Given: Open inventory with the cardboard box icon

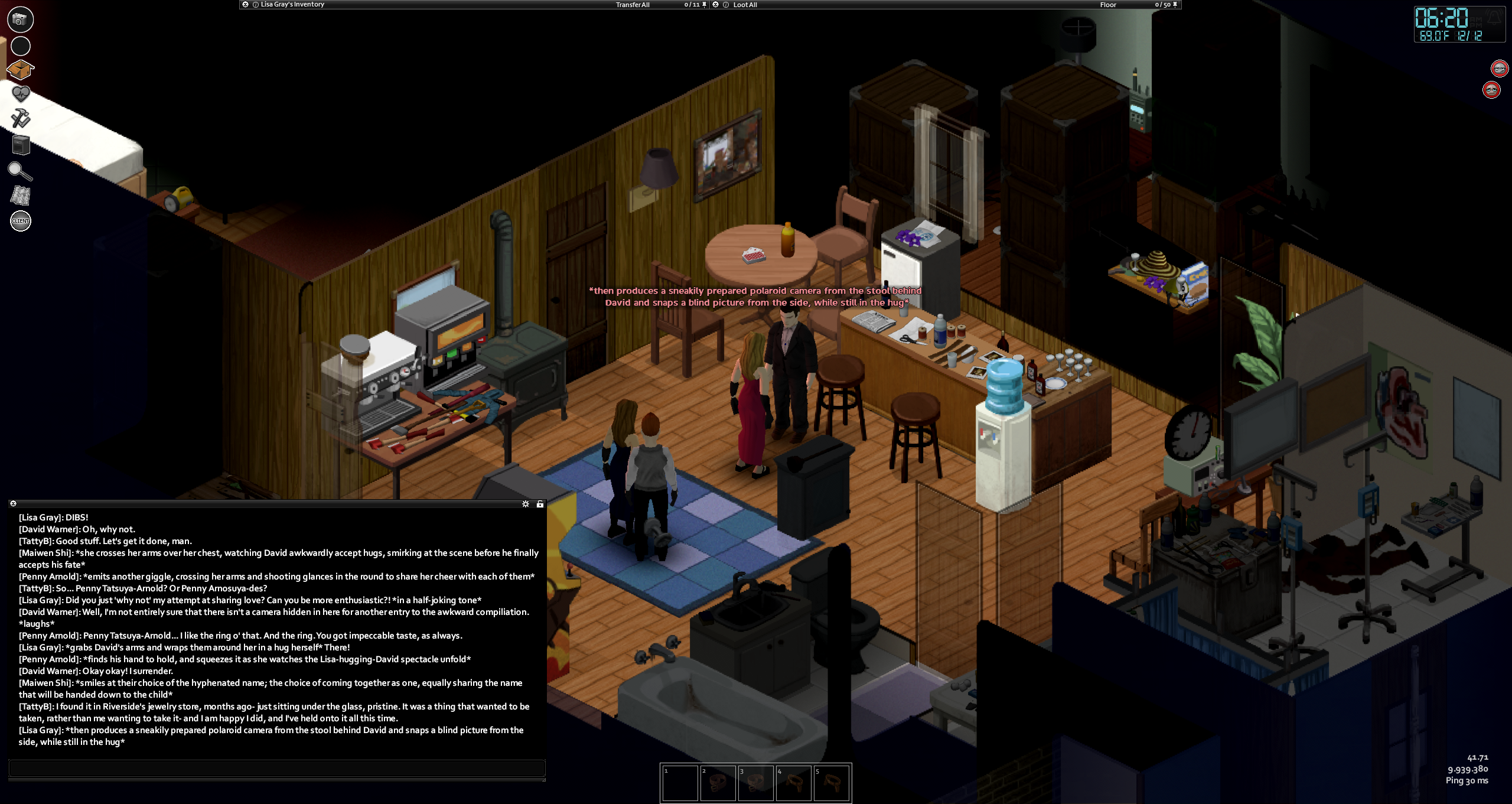Looking at the screenshot, I should point(20,70).
